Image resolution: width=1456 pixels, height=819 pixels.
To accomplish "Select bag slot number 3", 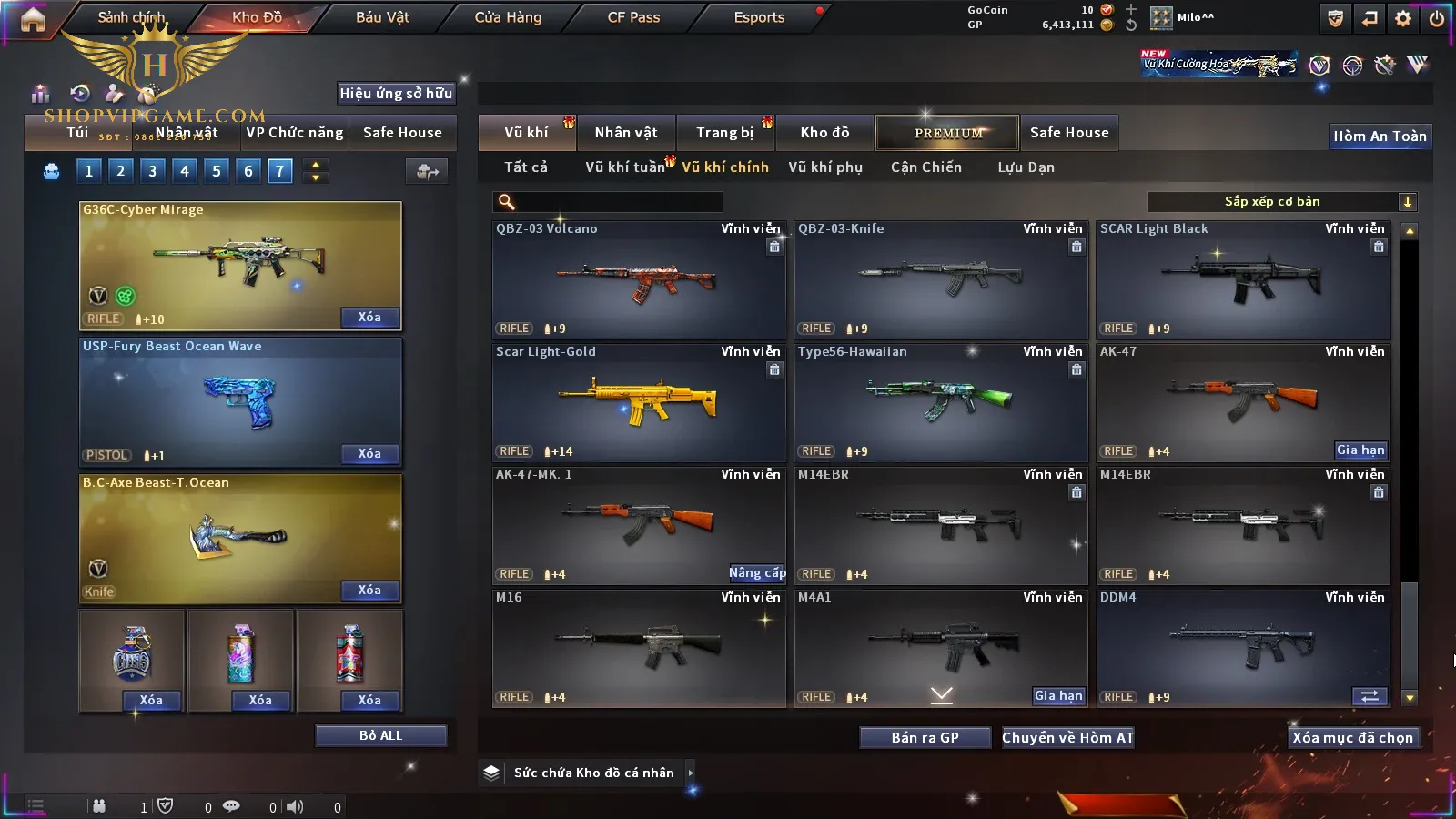I will (x=152, y=171).
